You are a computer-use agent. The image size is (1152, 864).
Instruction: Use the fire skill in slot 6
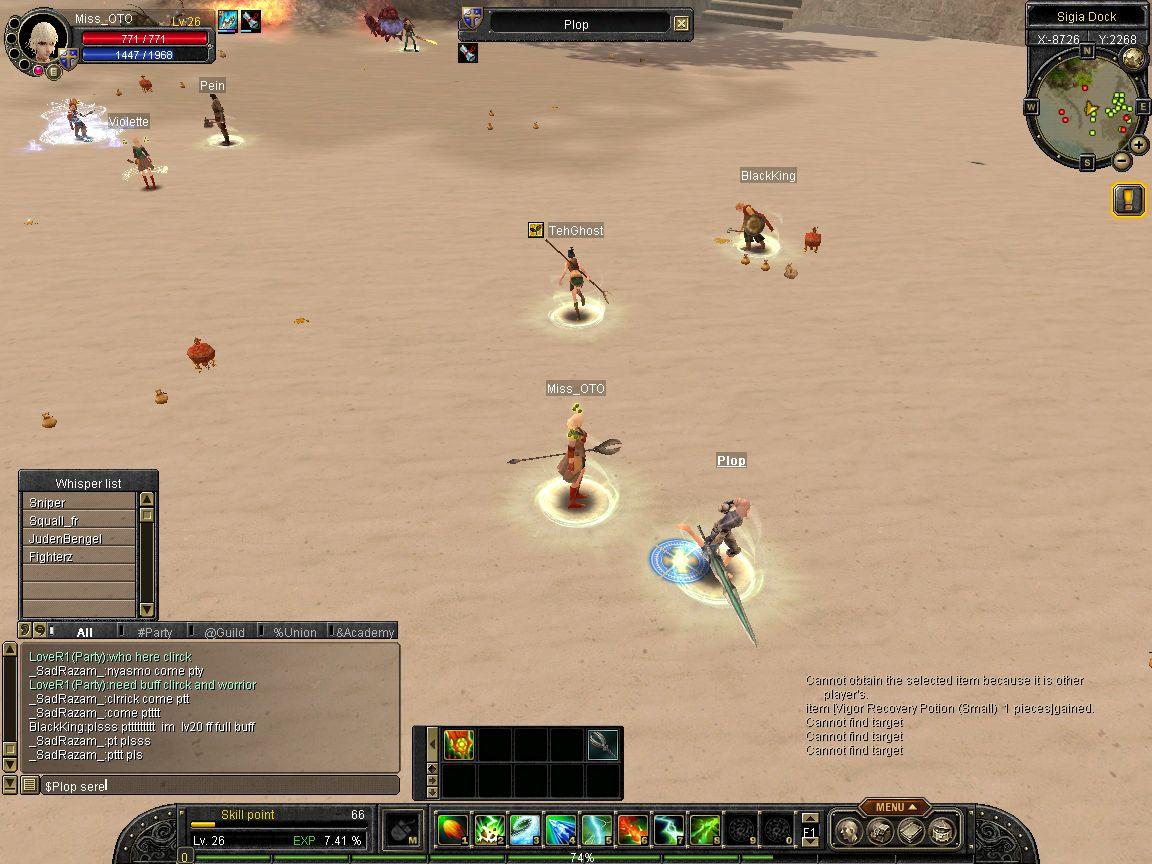[x=633, y=829]
